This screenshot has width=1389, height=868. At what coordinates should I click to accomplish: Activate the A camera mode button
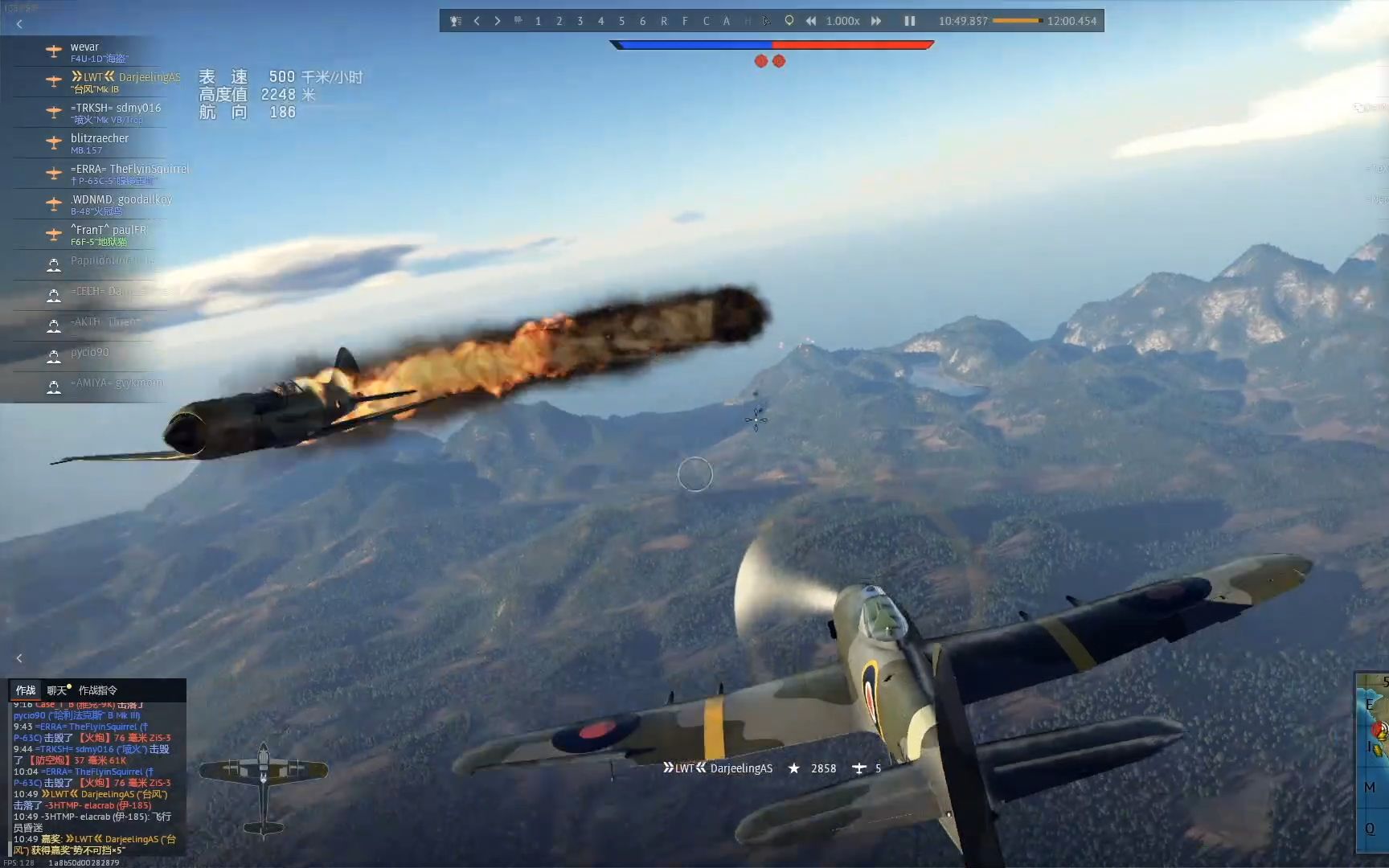tap(727, 21)
